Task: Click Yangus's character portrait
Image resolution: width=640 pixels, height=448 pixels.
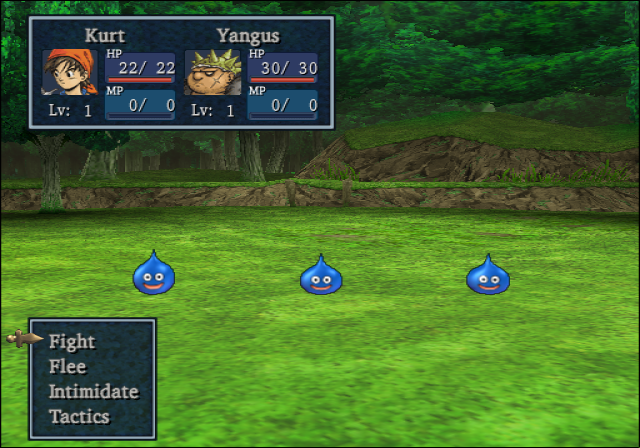Action: (212, 72)
